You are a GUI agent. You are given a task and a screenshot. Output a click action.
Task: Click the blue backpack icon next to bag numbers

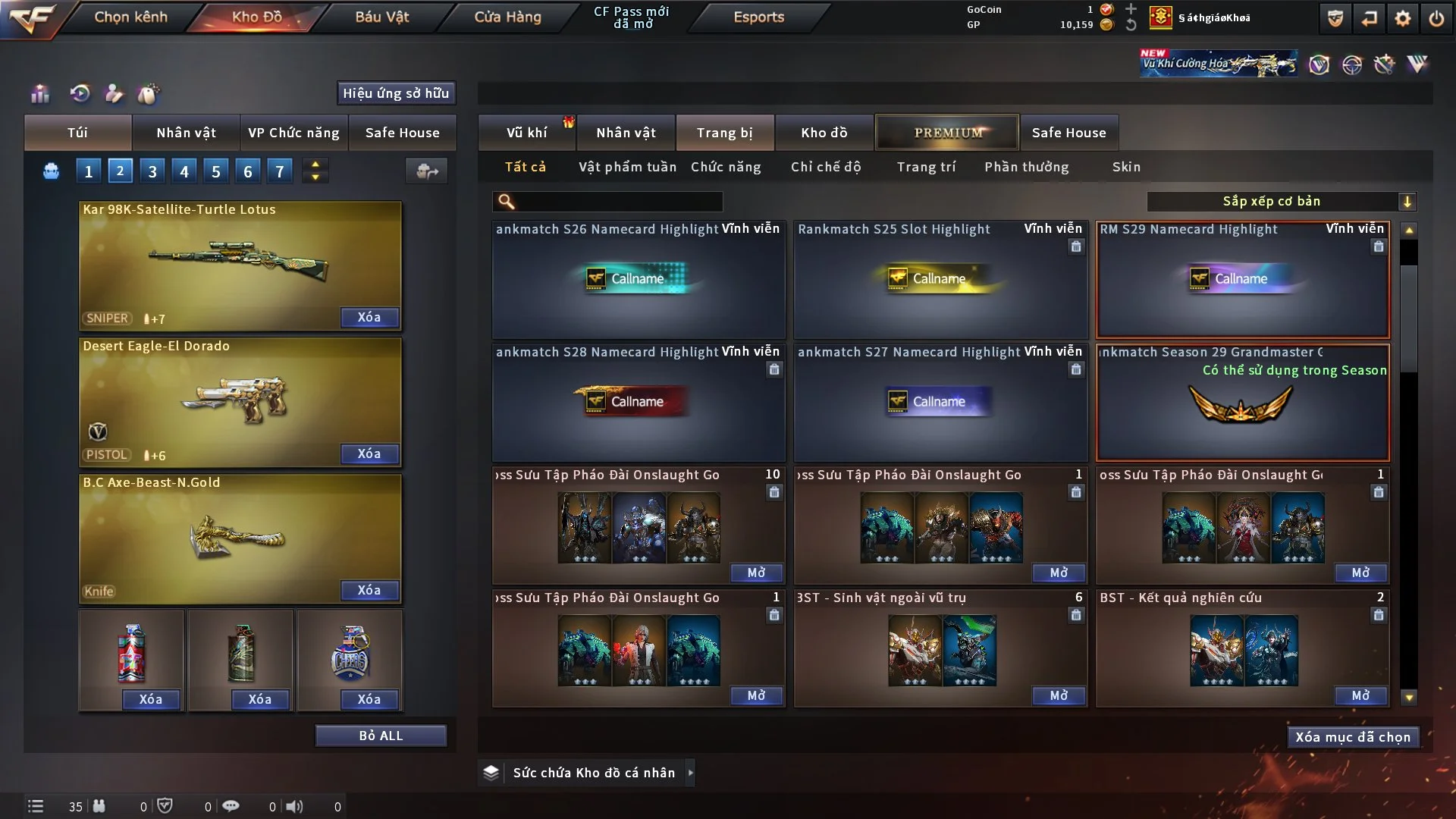(x=51, y=171)
